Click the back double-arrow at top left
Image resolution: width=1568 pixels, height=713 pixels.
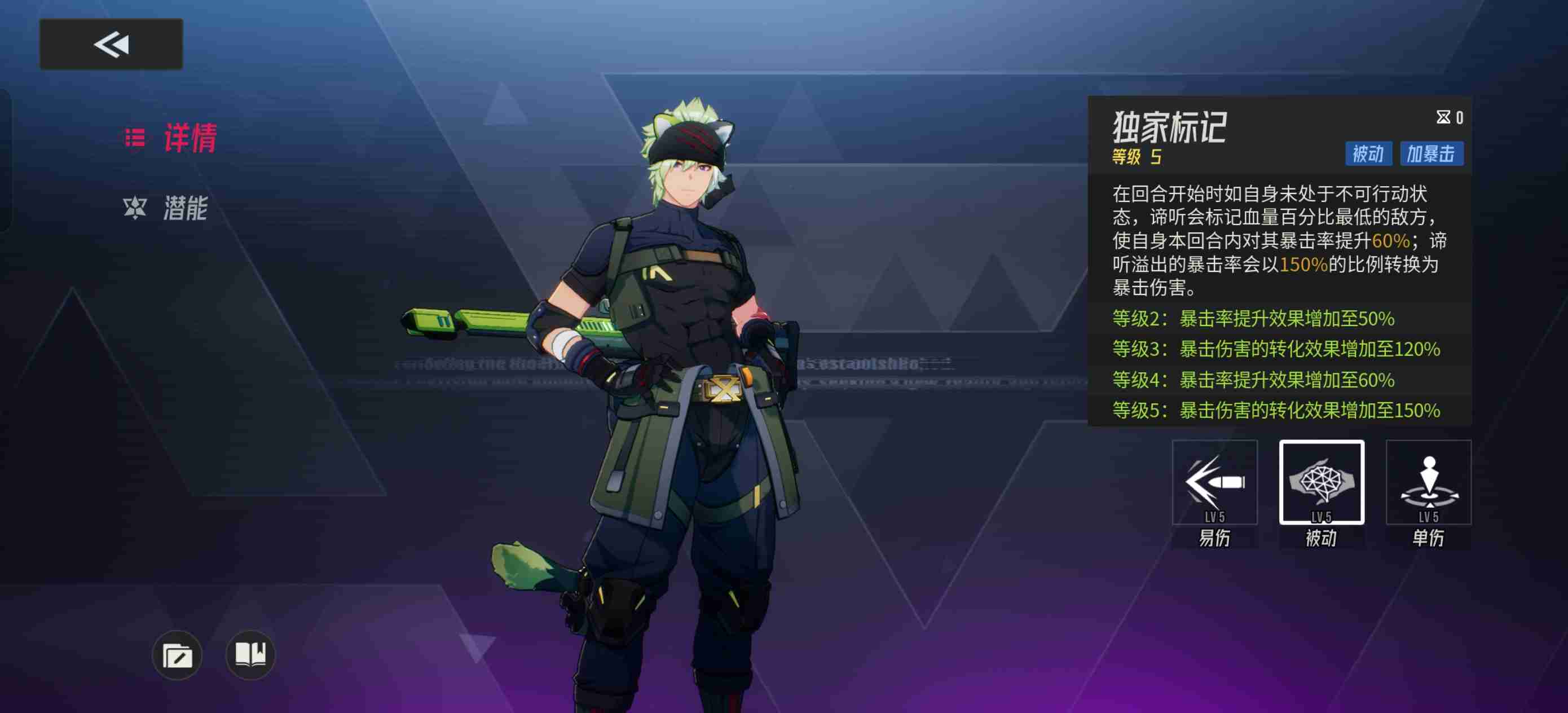[x=111, y=44]
